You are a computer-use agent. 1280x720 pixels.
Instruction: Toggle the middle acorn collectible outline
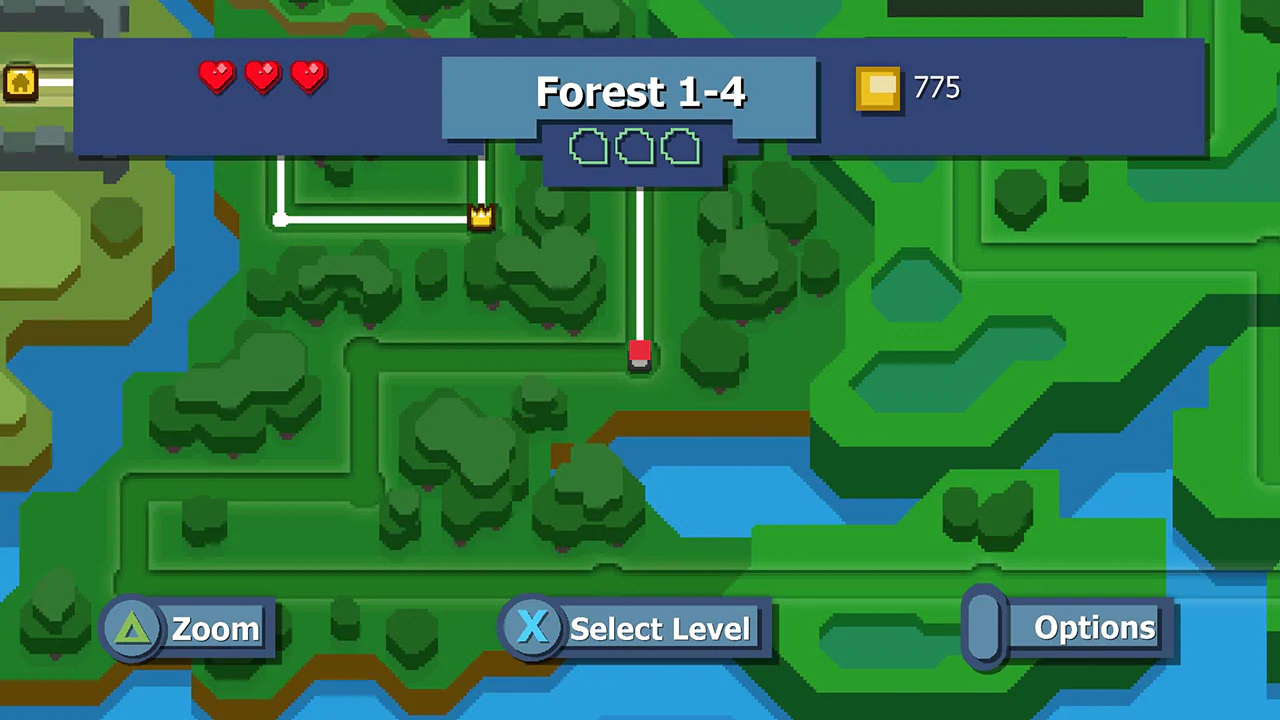[634, 148]
